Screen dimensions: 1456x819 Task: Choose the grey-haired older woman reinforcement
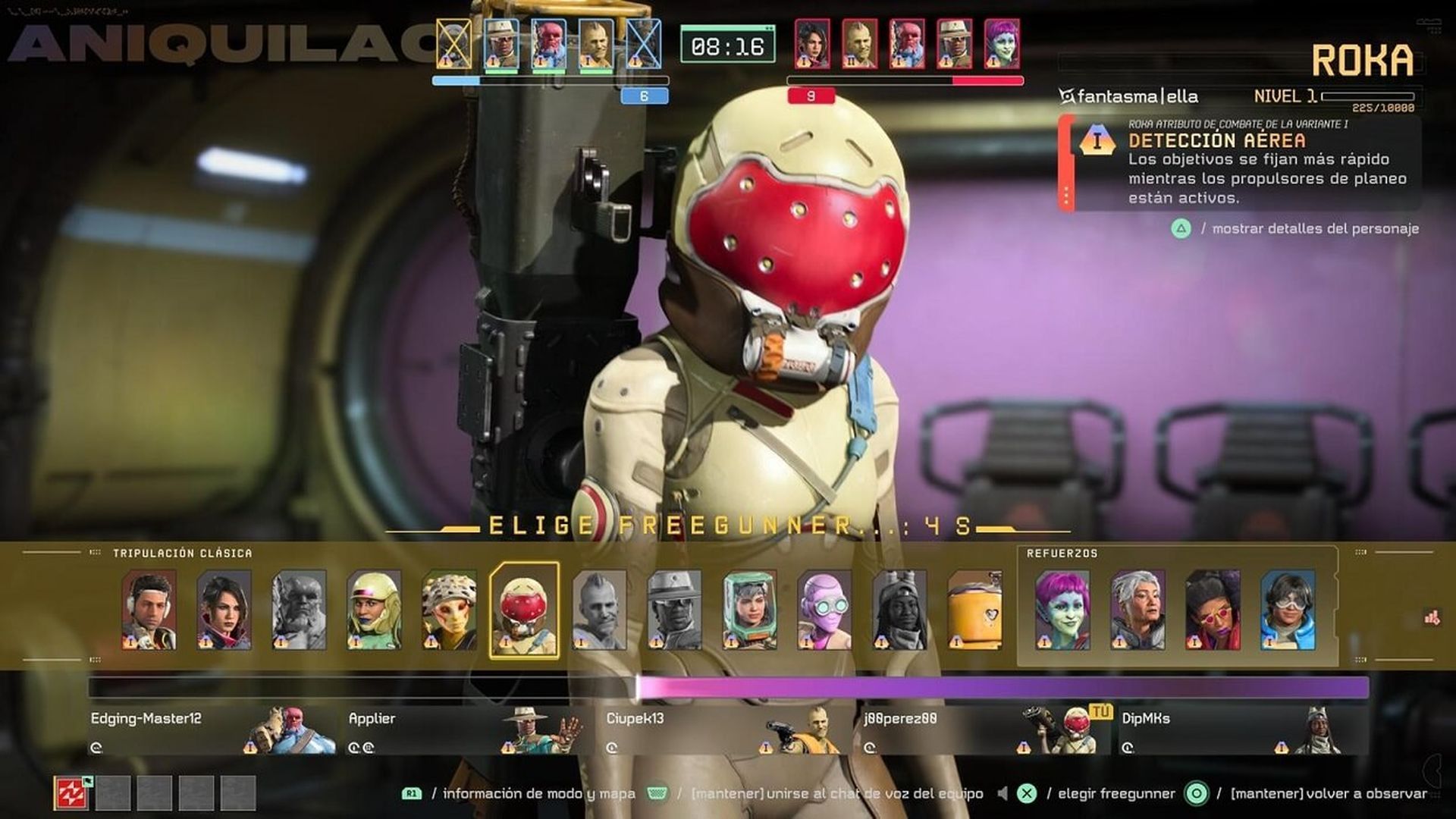(1137, 610)
